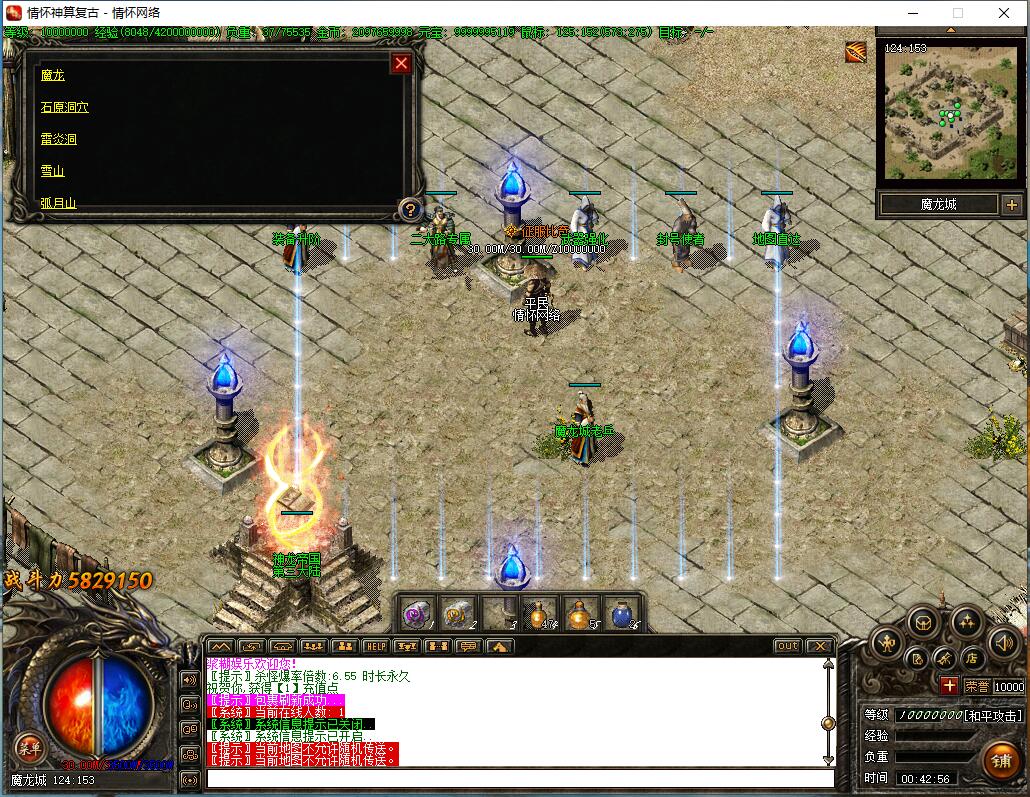Open the help question mark button
Viewport: 1030px width, 797px height.
click(408, 209)
